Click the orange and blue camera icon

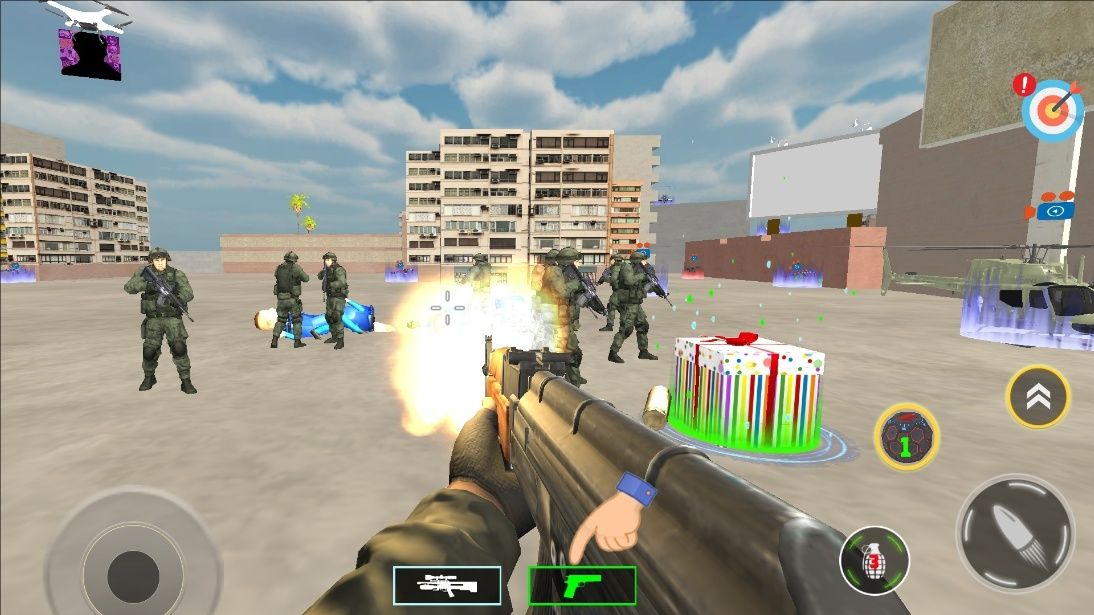pyautogui.click(x=1052, y=208)
